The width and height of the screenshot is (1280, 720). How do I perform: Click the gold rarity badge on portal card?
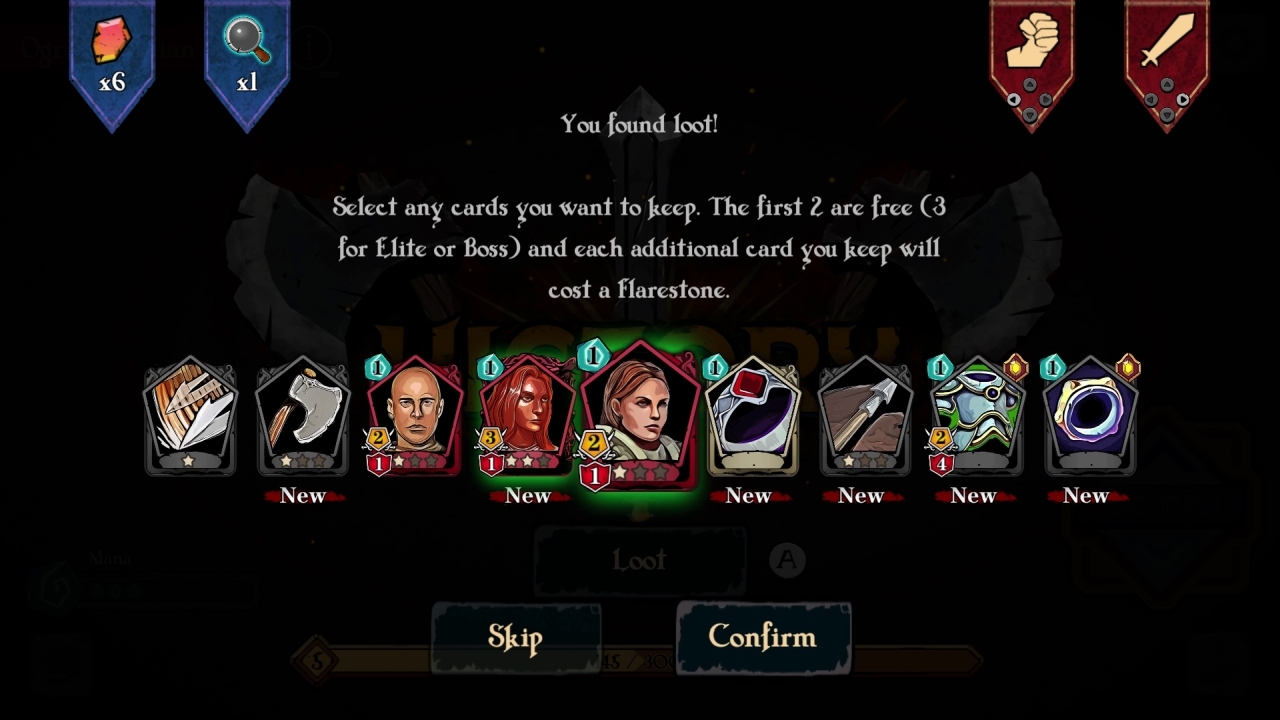coord(1127,368)
